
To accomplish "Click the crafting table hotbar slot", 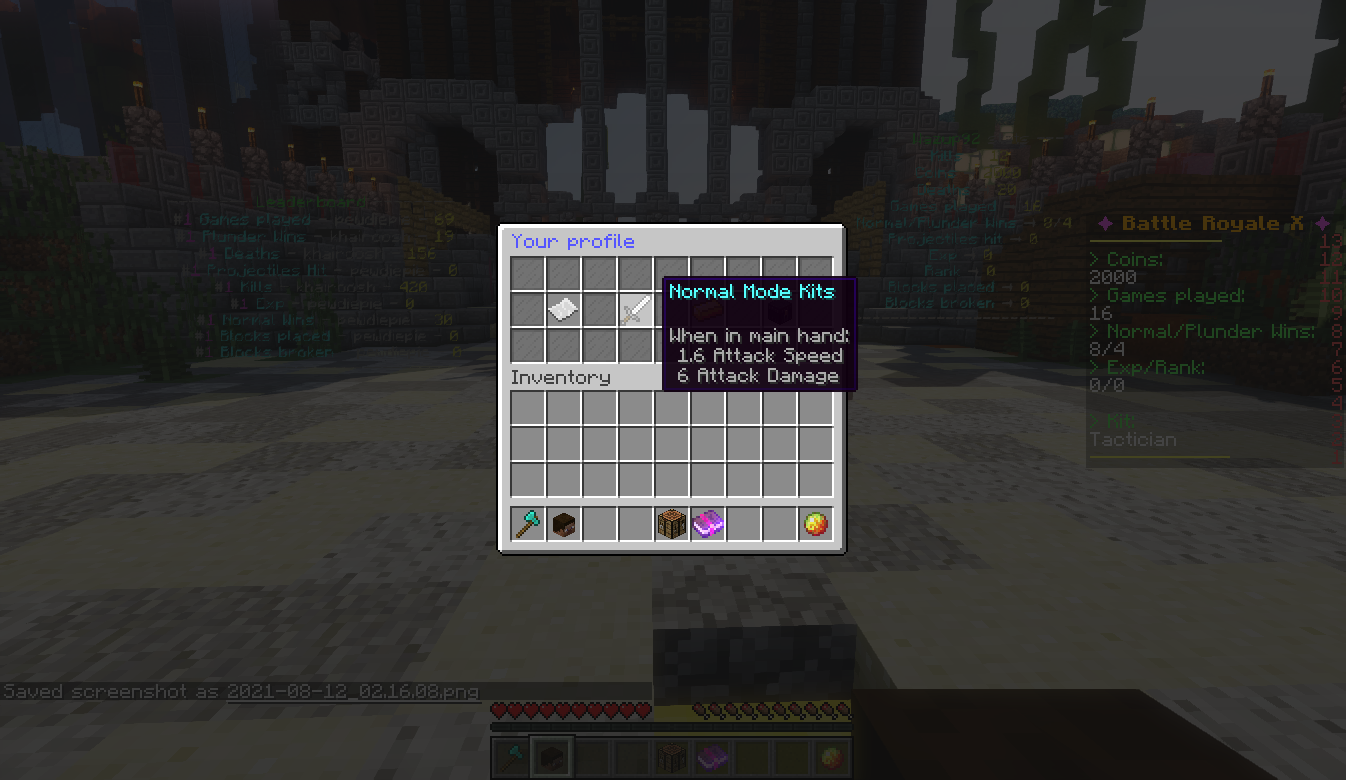I will point(671,524).
